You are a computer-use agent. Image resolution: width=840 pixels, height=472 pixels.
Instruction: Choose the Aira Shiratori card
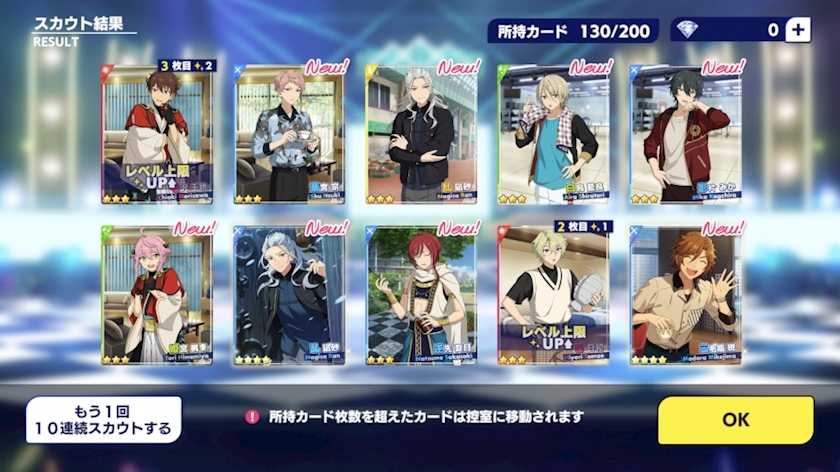(554, 134)
